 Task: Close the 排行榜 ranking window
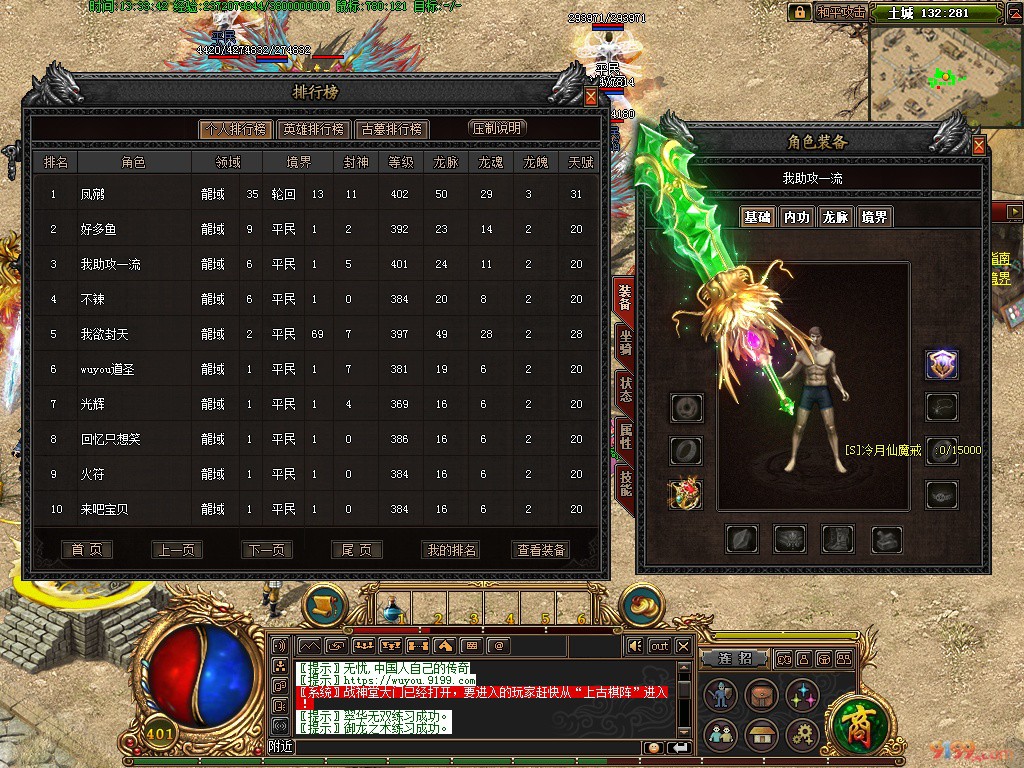click(591, 98)
